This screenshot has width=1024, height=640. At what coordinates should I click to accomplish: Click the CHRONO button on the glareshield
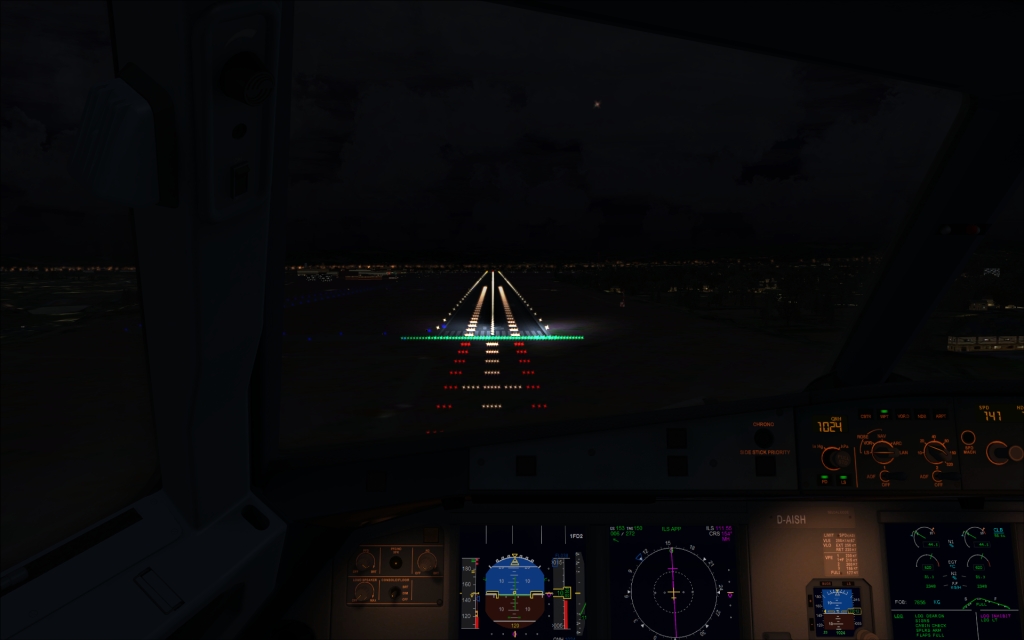[762, 436]
